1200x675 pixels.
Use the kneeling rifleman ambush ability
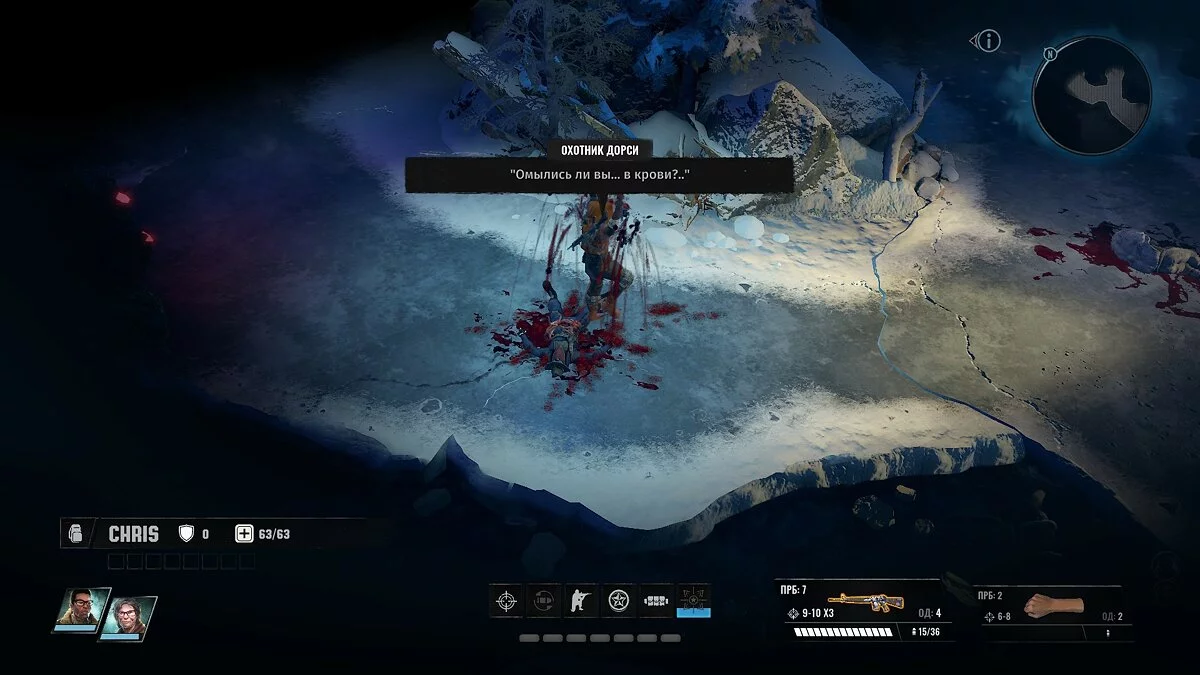(x=581, y=601)
